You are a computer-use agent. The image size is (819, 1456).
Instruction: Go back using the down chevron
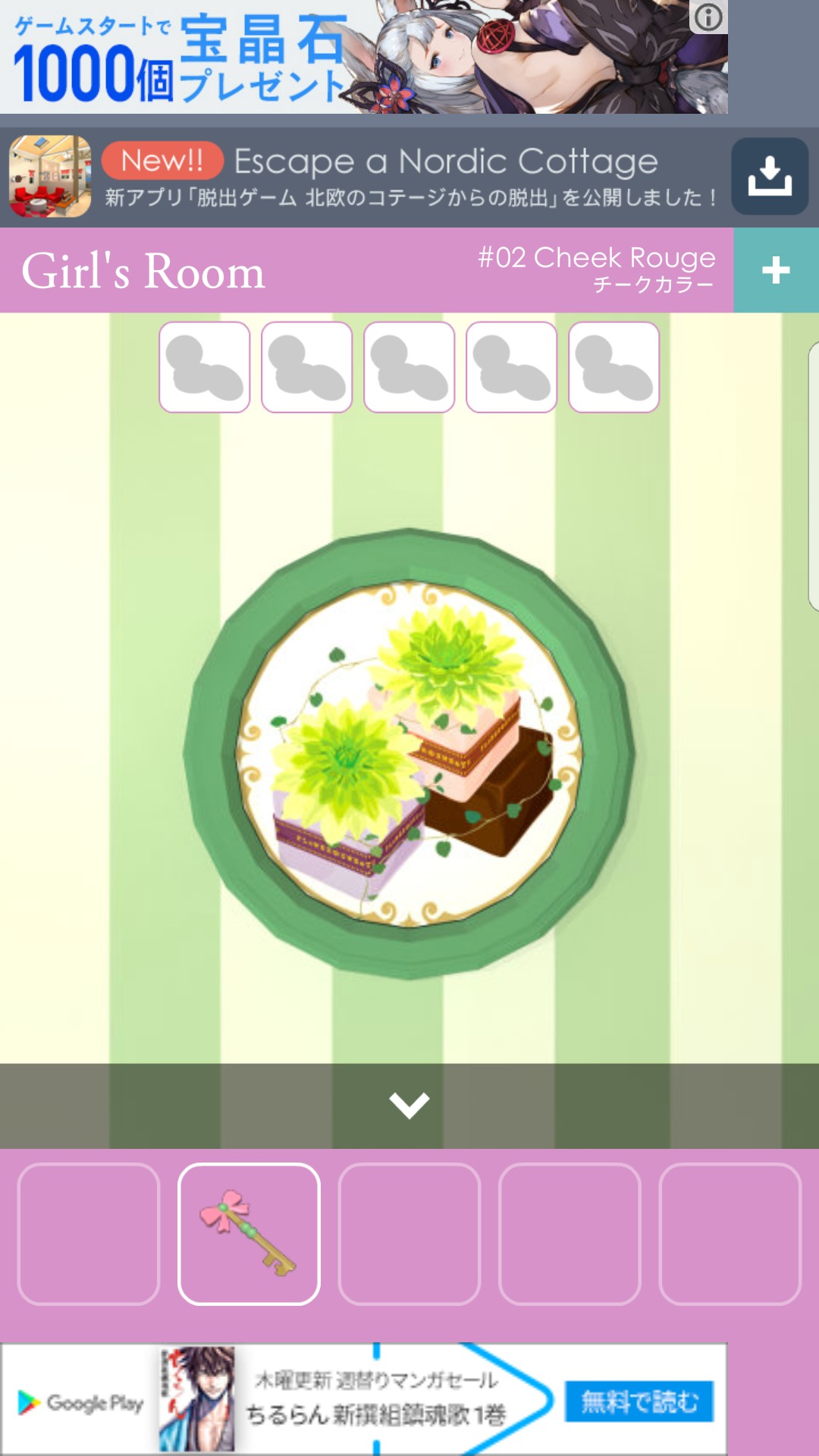tap(409, 1105)
